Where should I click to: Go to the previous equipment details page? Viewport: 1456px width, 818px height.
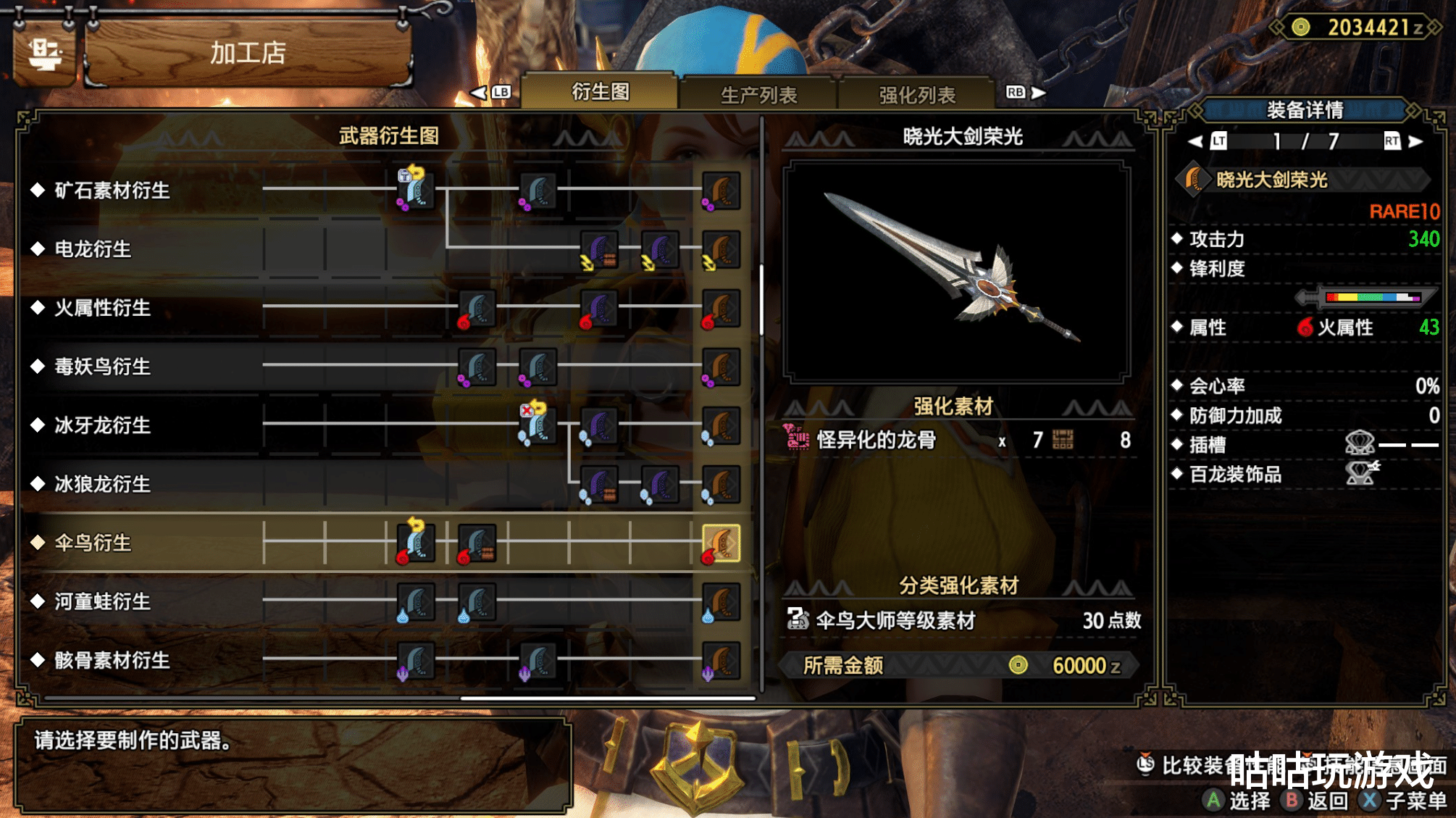tap(1197, 141)
